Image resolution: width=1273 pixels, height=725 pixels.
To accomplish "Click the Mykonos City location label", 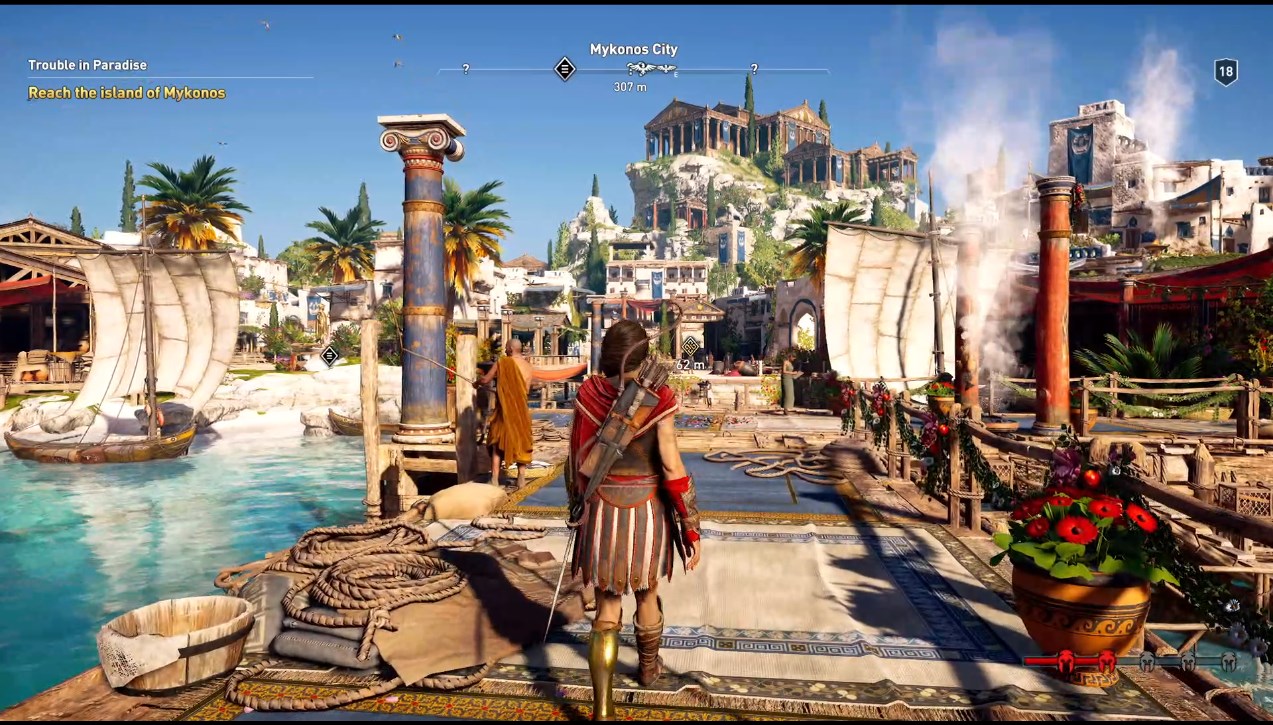I will coord(633,49).
